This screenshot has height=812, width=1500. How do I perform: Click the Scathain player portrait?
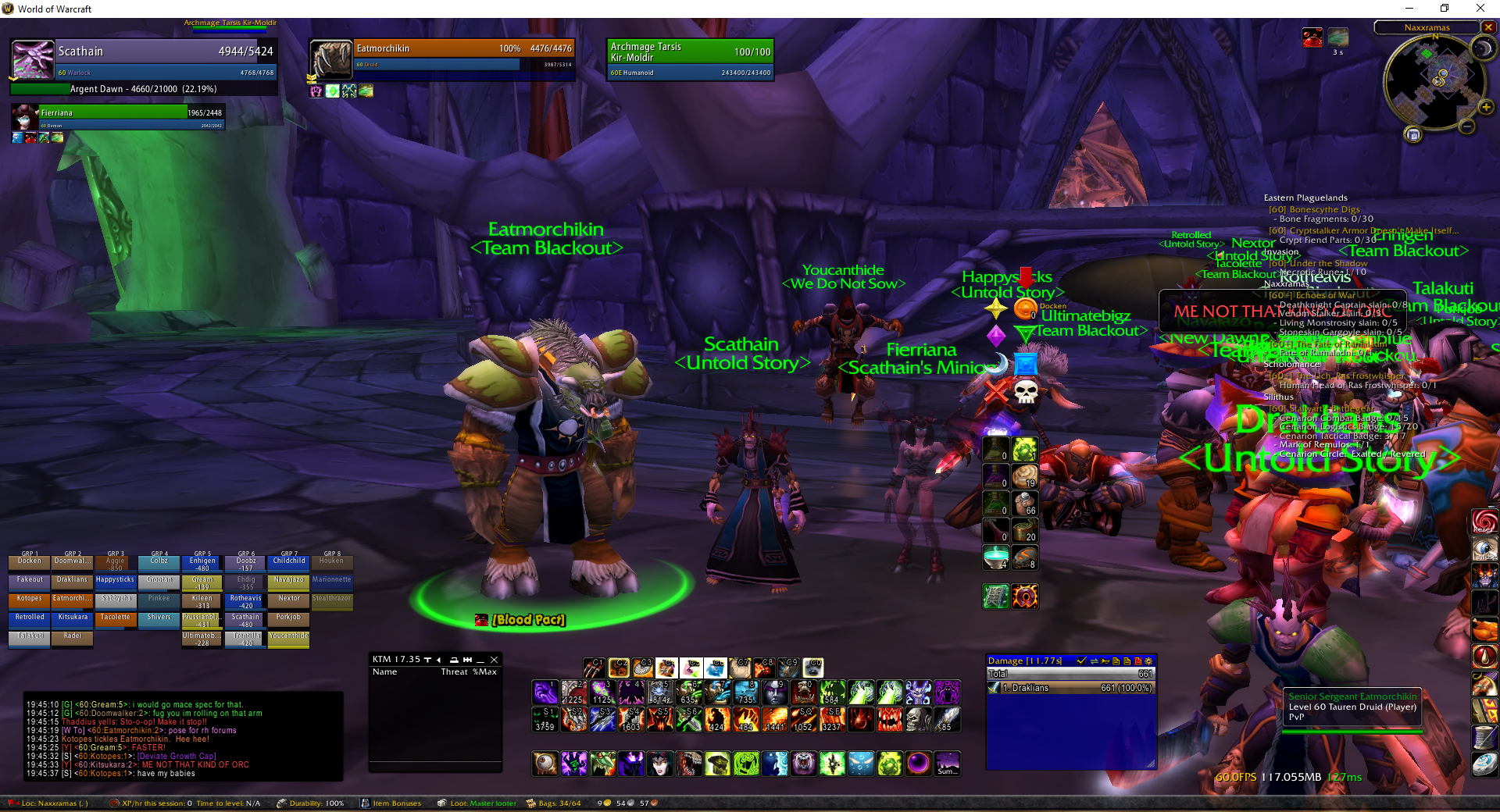click(x=33, y=59)
